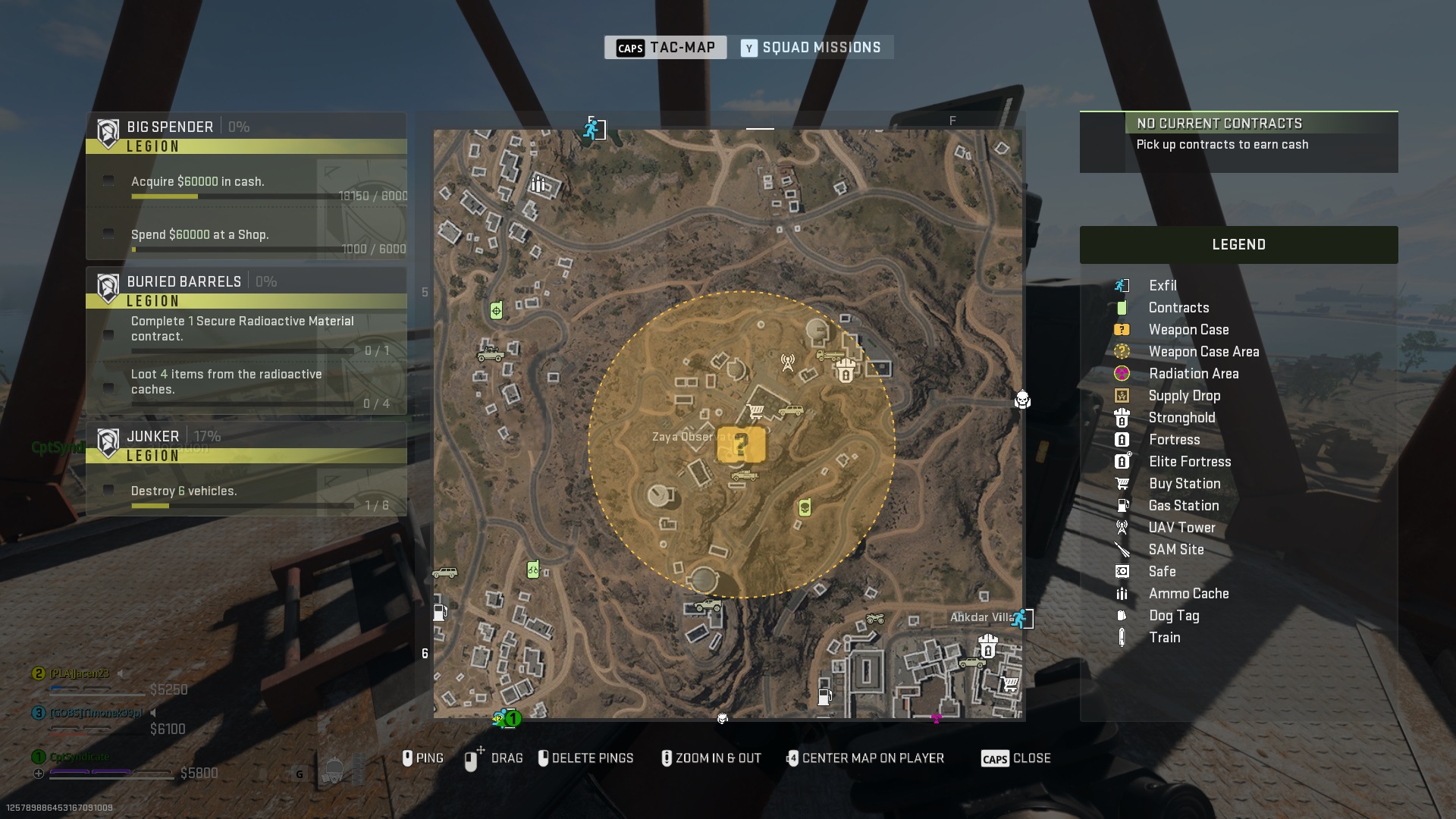The image size is (1456, 819).
Task: Select the Gas Station icon on the map's left edge
Action: point(440,613)
